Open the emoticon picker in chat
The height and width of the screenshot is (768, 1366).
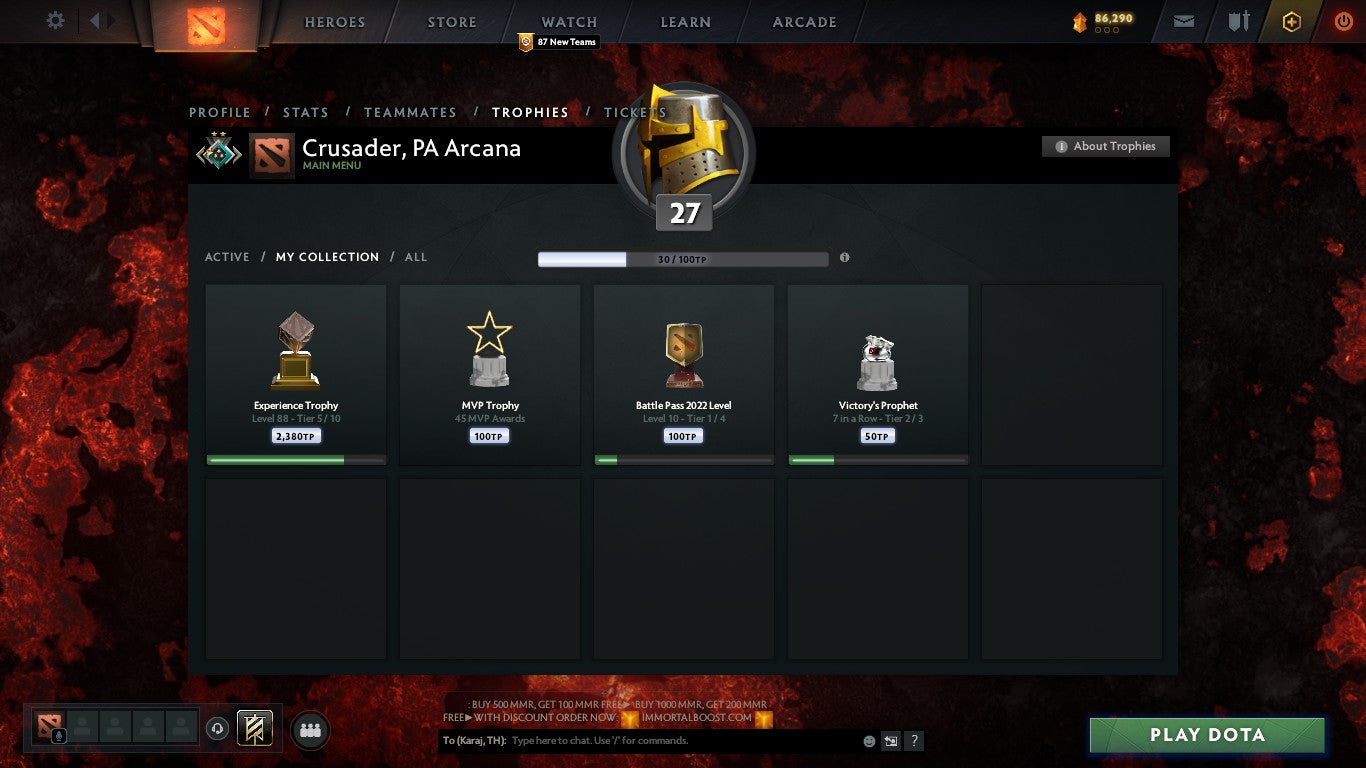[869, 740]
